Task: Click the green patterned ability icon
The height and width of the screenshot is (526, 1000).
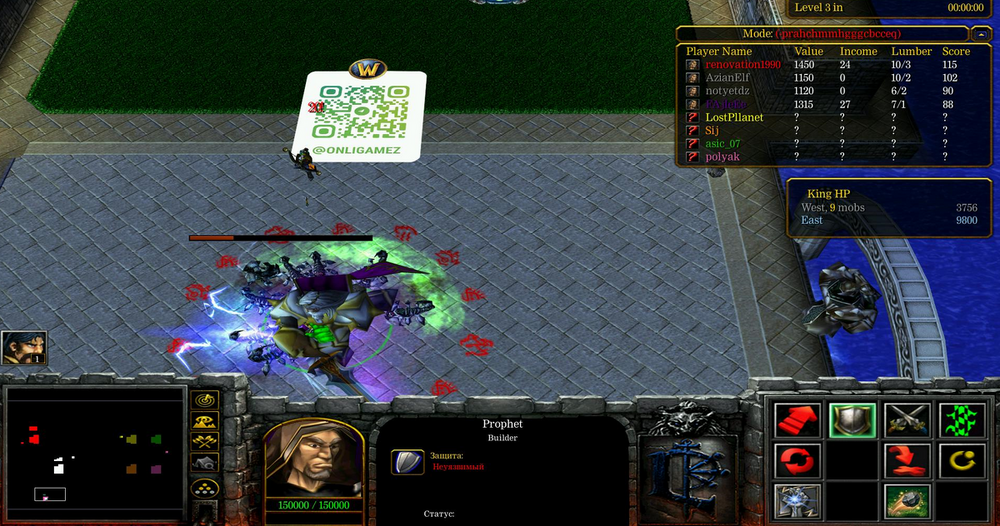Action: pos(962,420)
